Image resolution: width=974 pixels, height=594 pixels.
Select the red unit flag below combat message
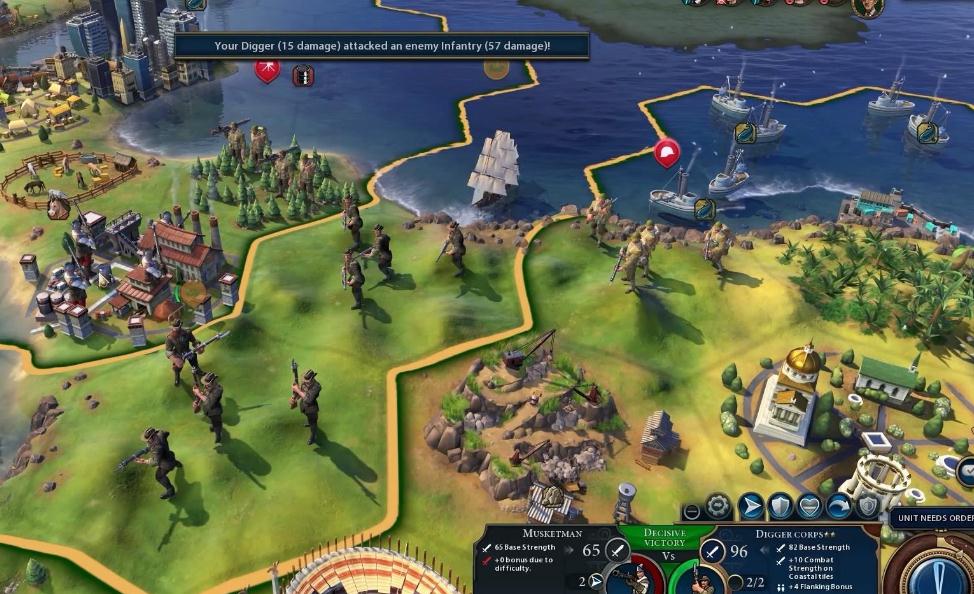267,71
